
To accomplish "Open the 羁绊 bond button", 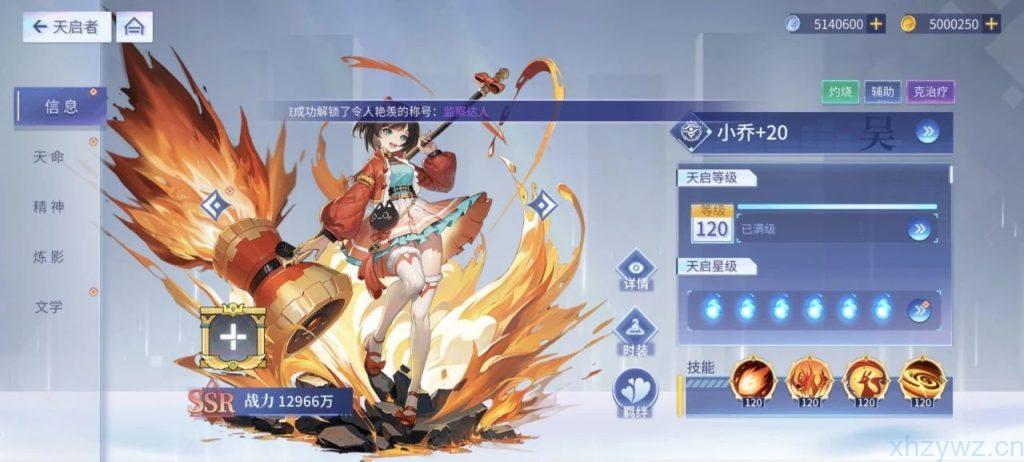I will click(635, 392).
